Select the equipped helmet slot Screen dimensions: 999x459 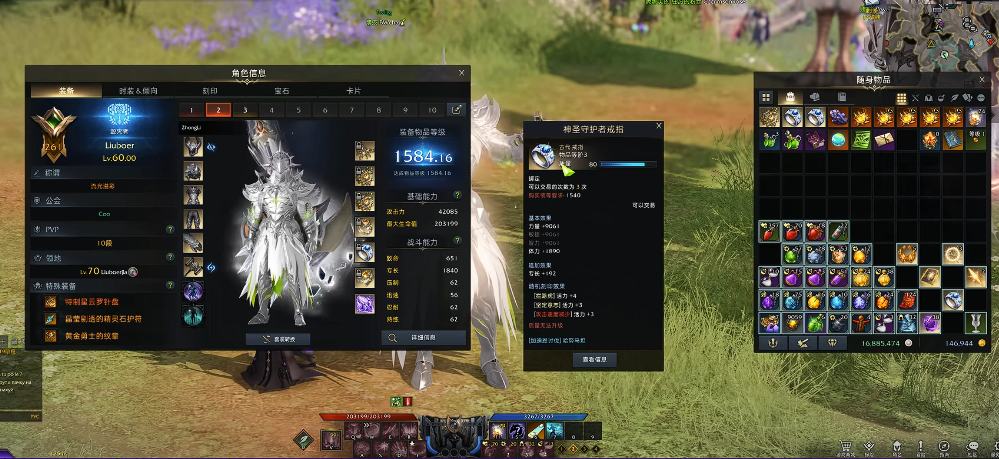(193, 147)
